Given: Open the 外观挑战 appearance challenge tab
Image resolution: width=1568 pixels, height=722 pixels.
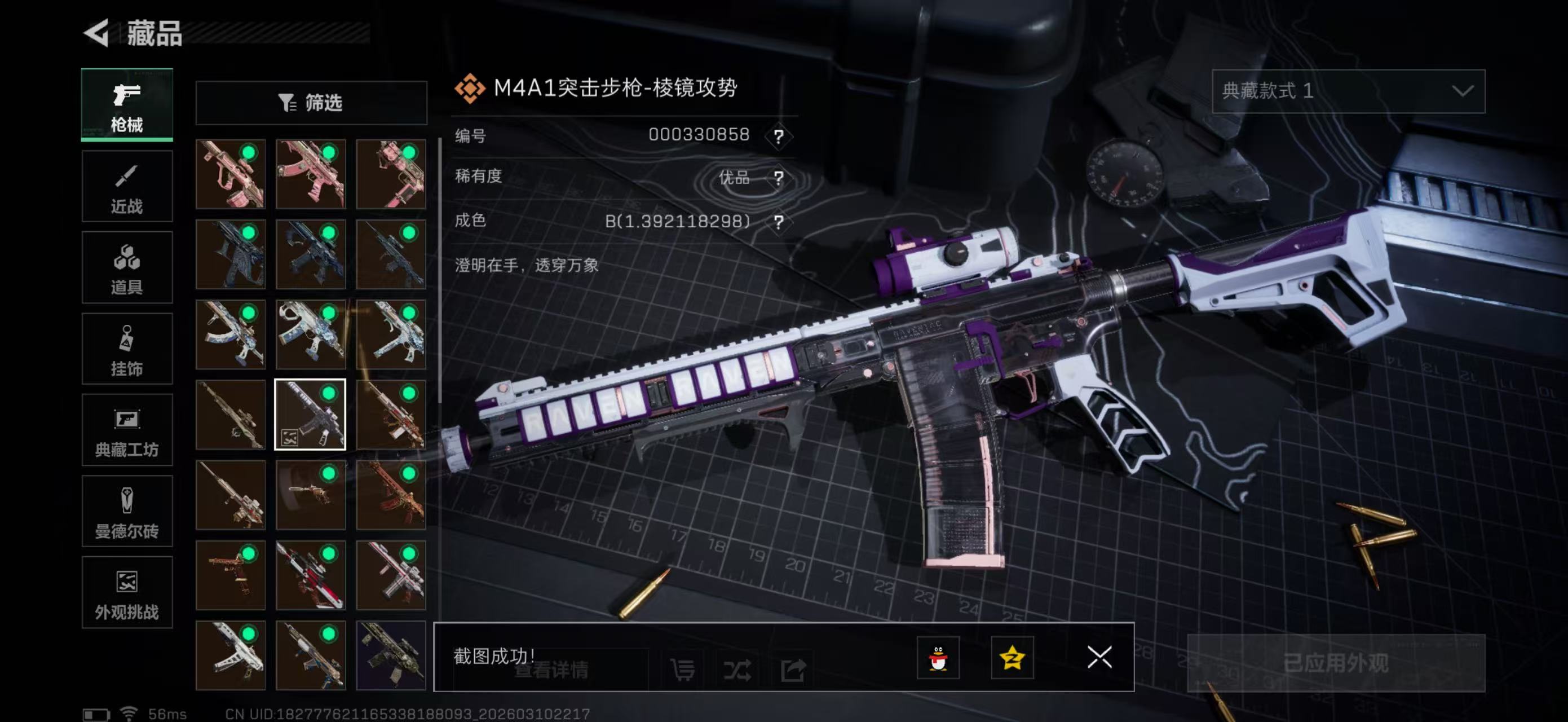Looking at the screenshot, I should click(127, 592).
